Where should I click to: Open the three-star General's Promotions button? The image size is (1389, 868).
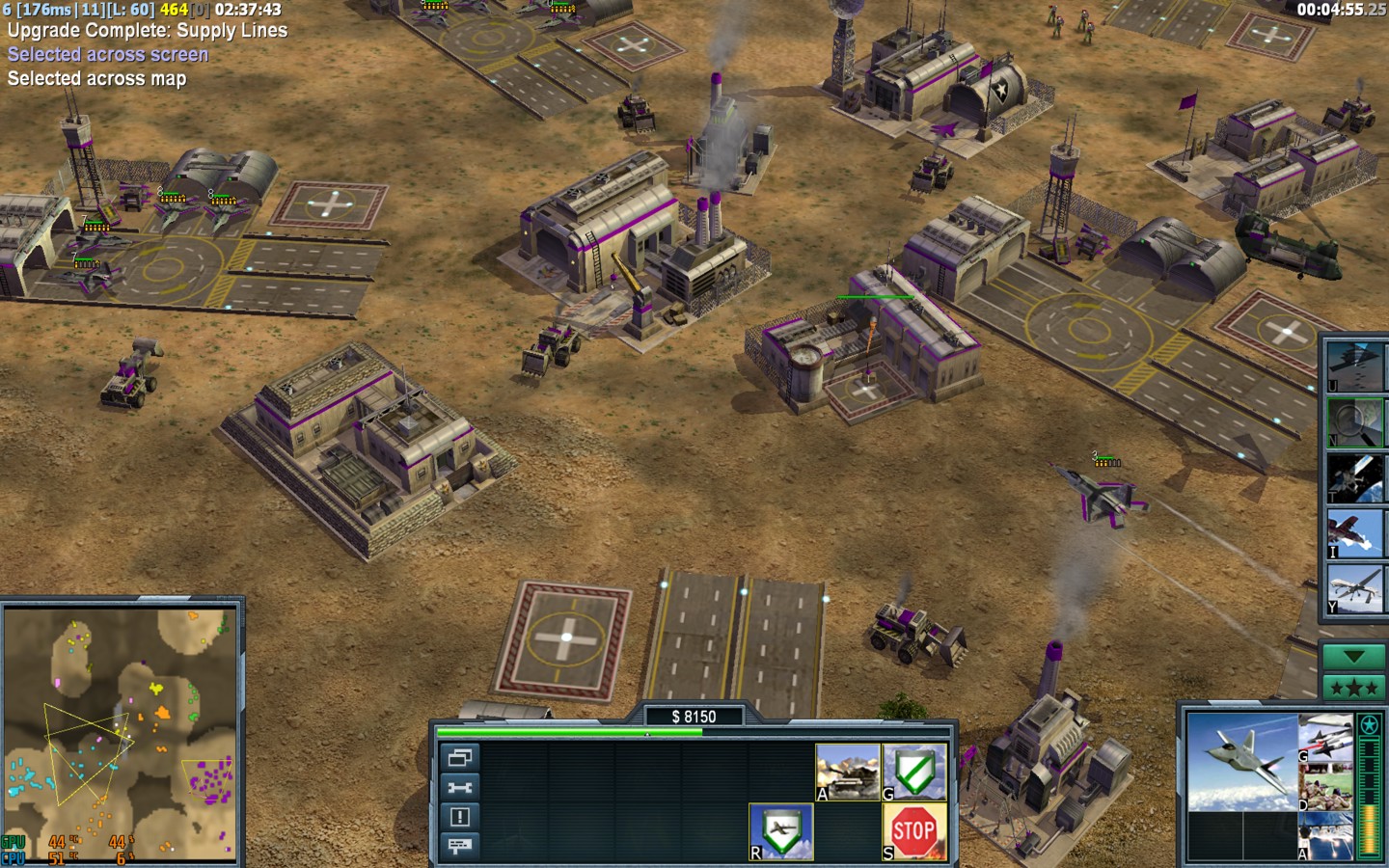pos(1353,688)
